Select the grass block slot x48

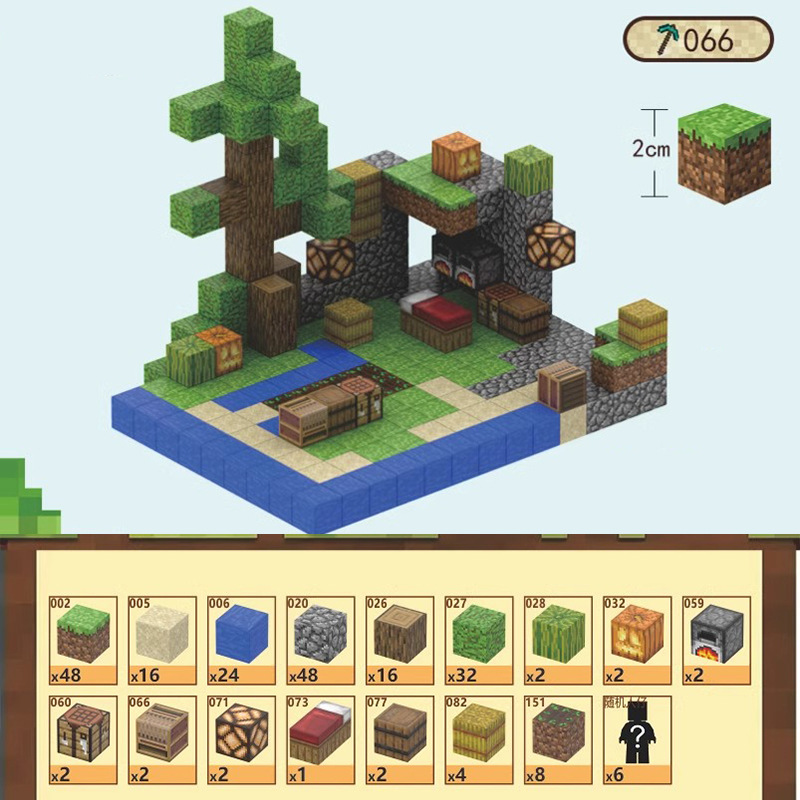point(82,640)
